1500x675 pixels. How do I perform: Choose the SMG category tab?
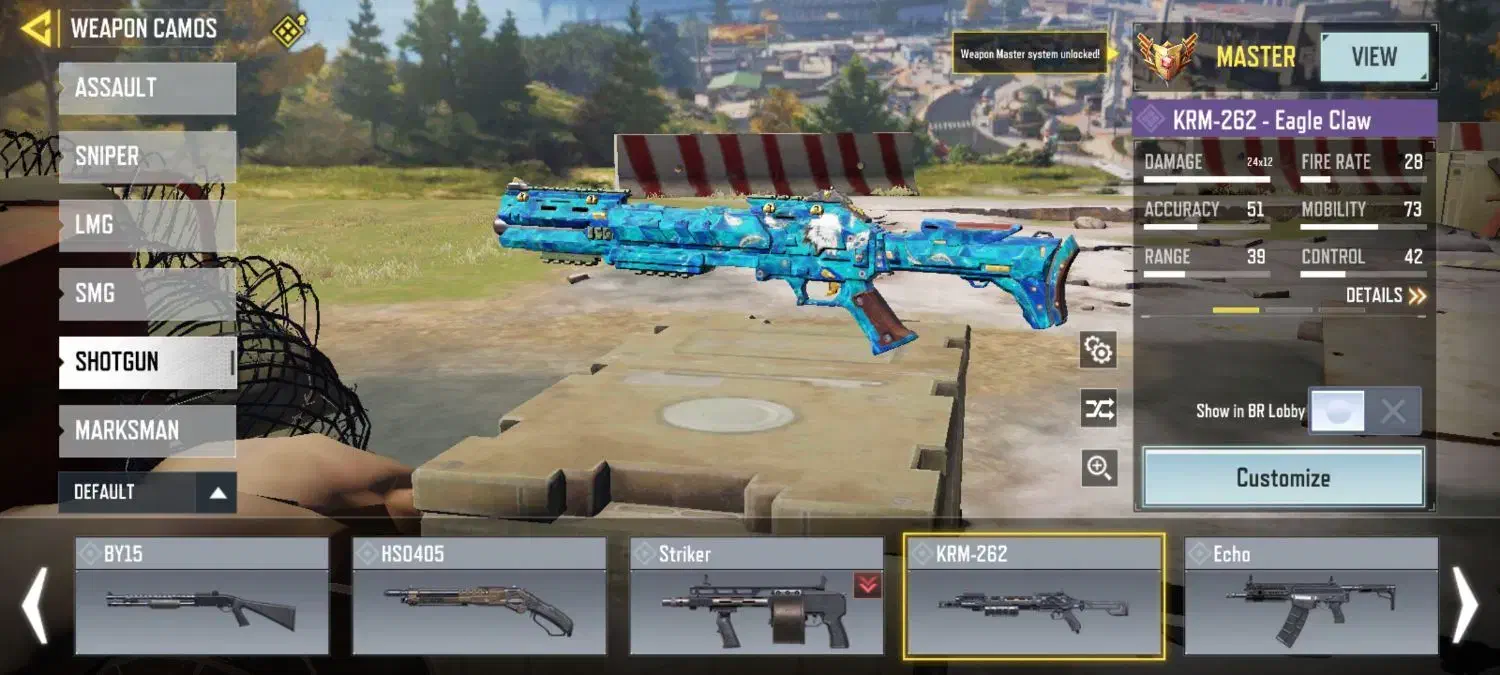pyautogui.click(x=147, y=293)
